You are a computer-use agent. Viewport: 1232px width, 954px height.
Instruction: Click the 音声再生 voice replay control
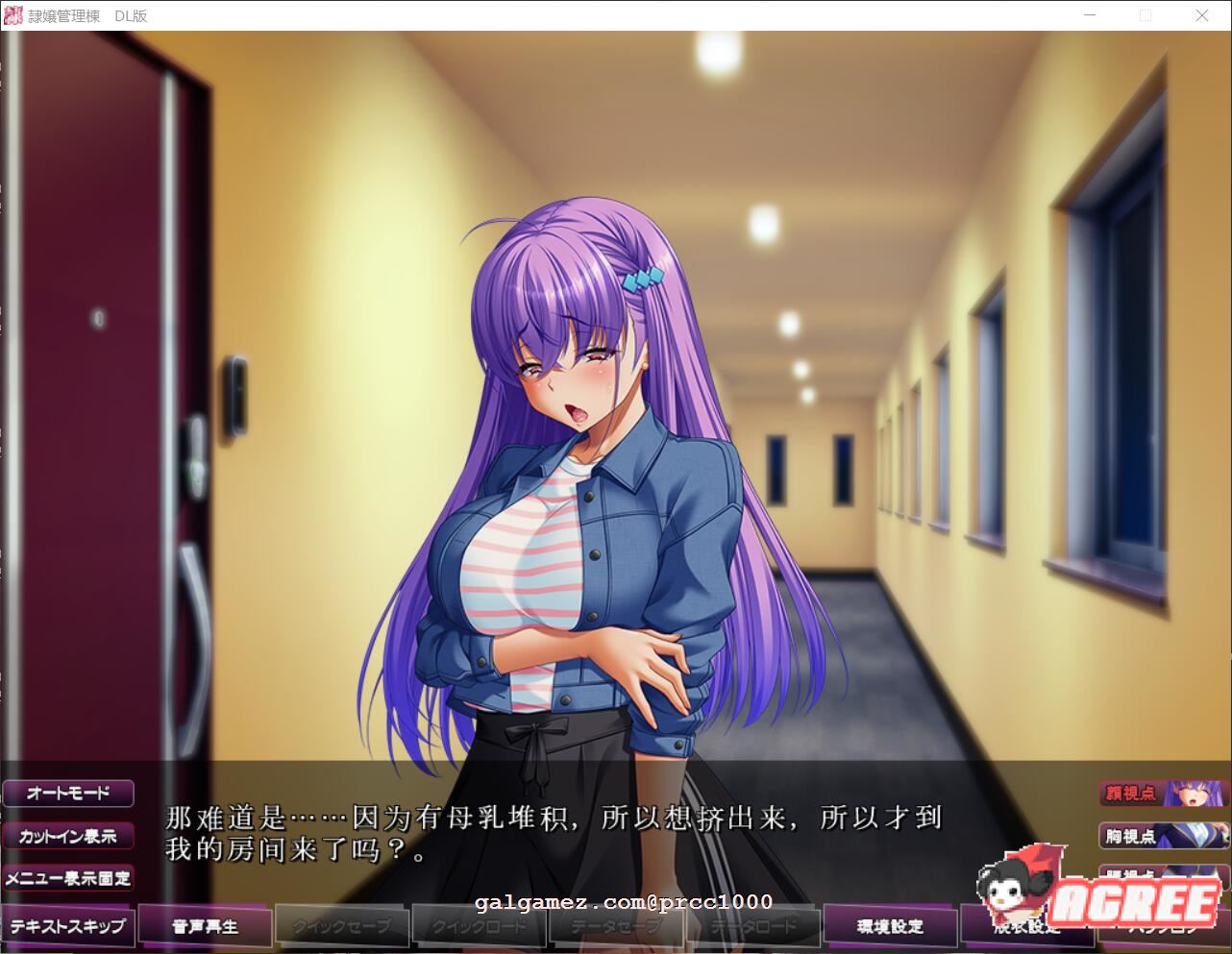tap(205, 925)
